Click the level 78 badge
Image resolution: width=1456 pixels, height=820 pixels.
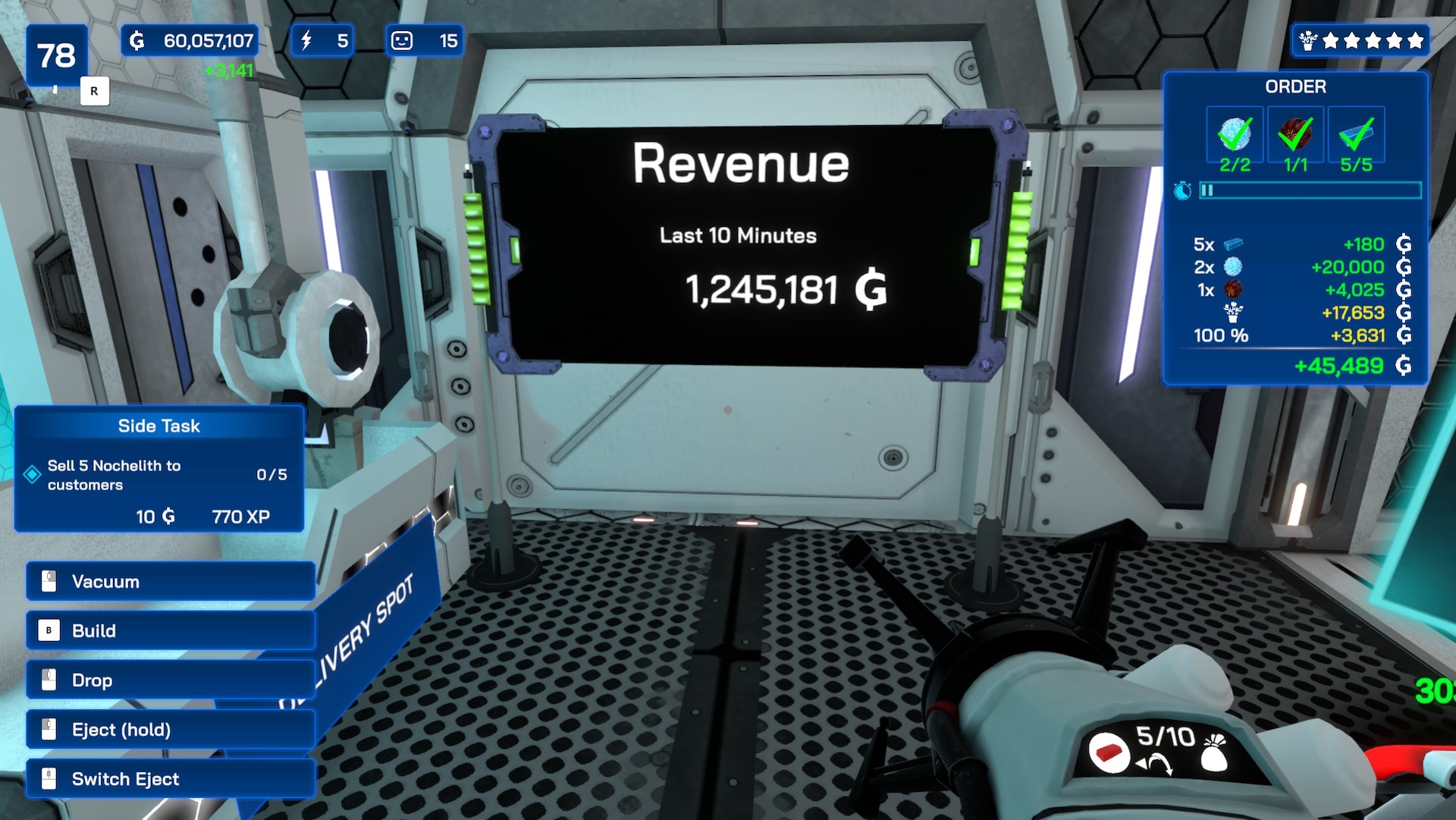coord(57,55)
